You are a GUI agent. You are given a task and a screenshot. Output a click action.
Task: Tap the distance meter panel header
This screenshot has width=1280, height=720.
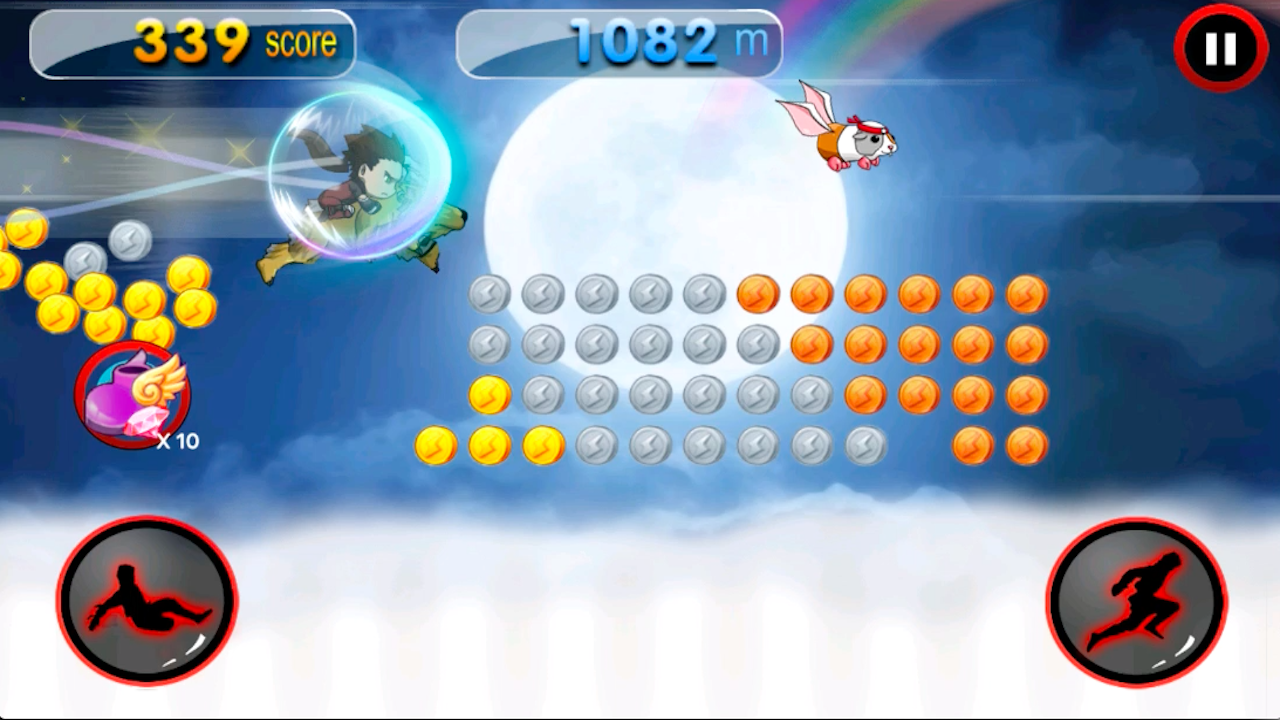[620, 43]
